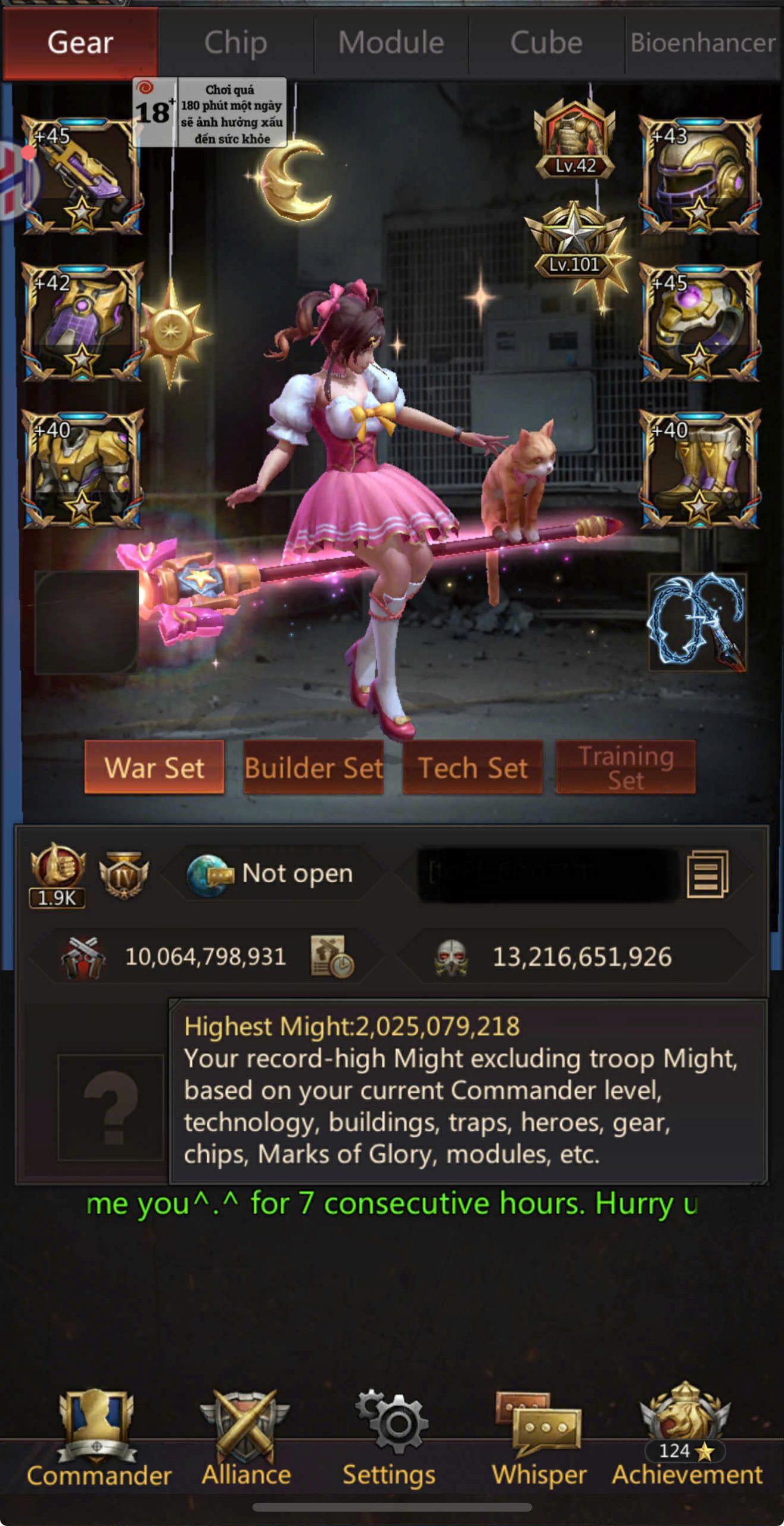Choose the +45 ring gear slot
This screenshot has height=1526, width=784.
tap(699, 322)
